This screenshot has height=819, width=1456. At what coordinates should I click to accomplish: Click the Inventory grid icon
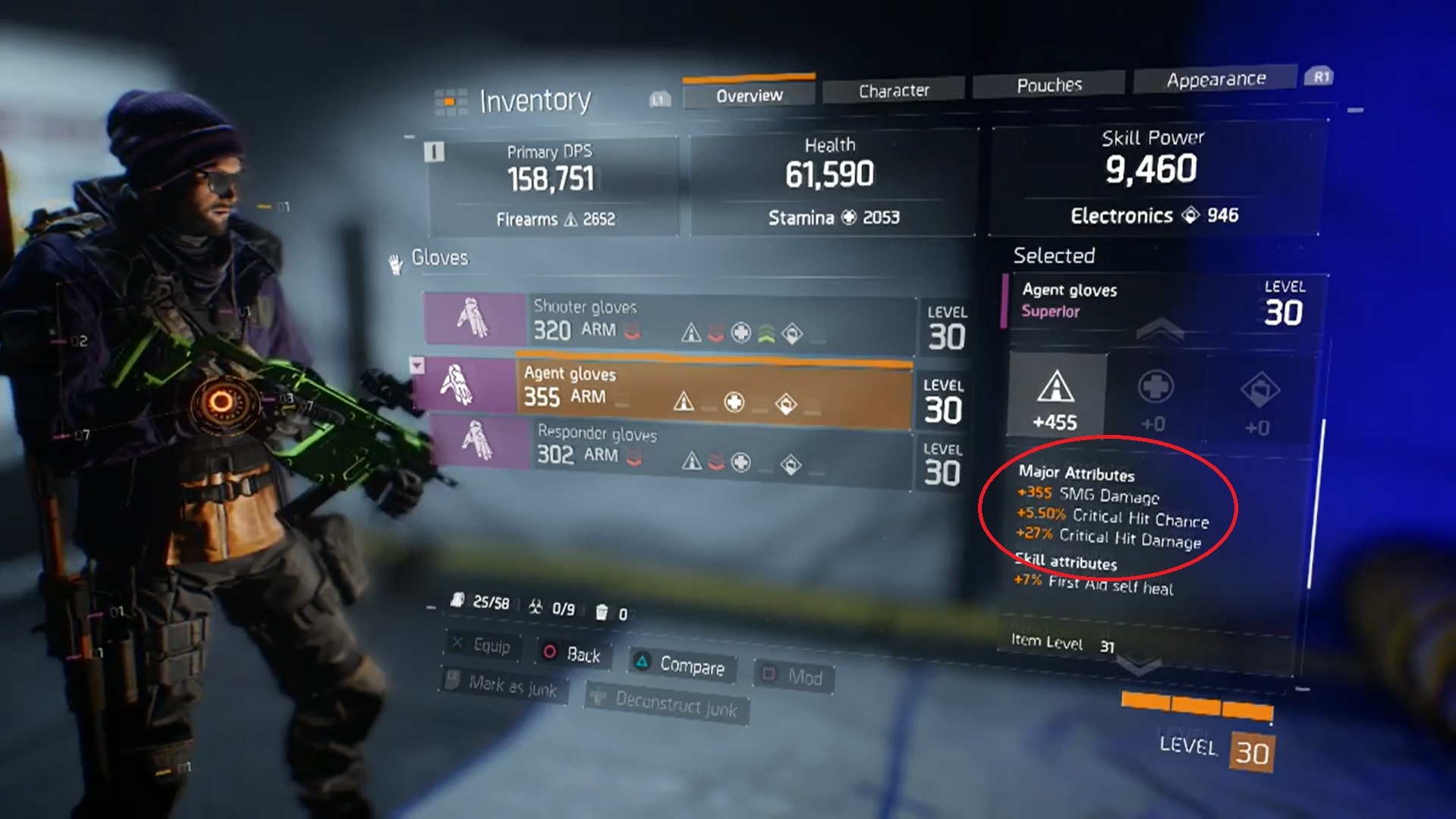[x=450, y=102]
